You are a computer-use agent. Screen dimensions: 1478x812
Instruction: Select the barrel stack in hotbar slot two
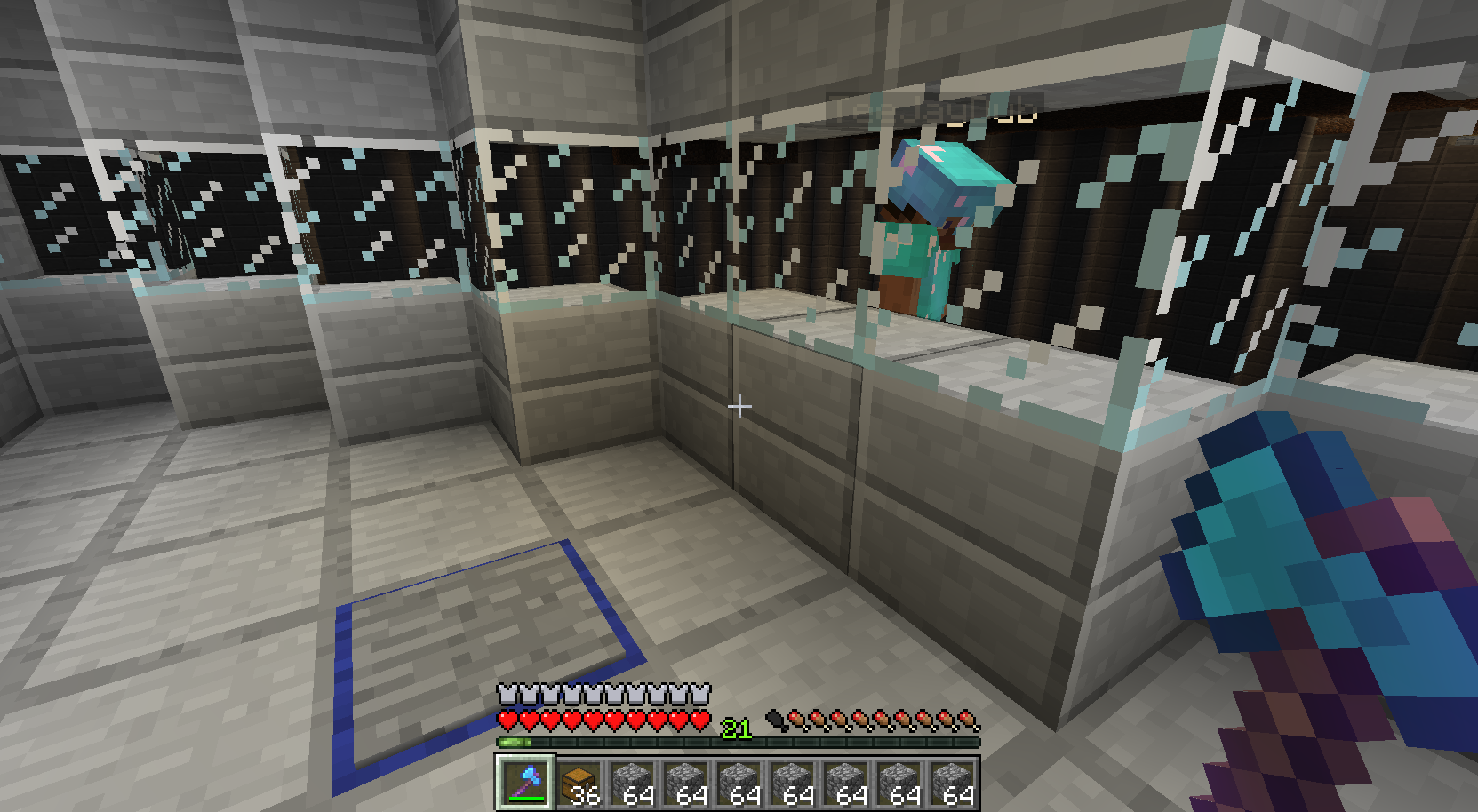click(x=579, y=783)
